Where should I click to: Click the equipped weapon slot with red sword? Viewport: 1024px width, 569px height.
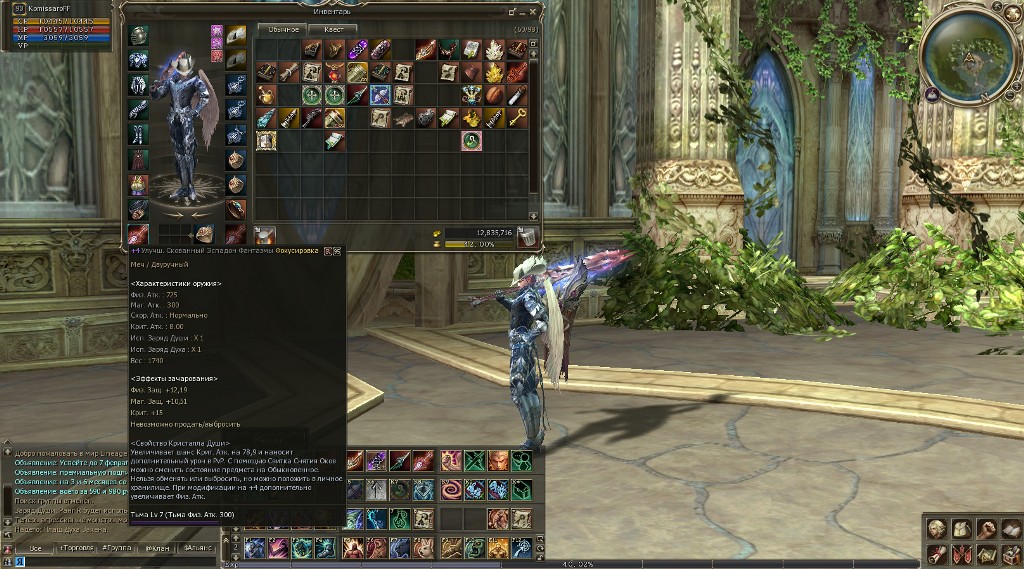[138, 235]
